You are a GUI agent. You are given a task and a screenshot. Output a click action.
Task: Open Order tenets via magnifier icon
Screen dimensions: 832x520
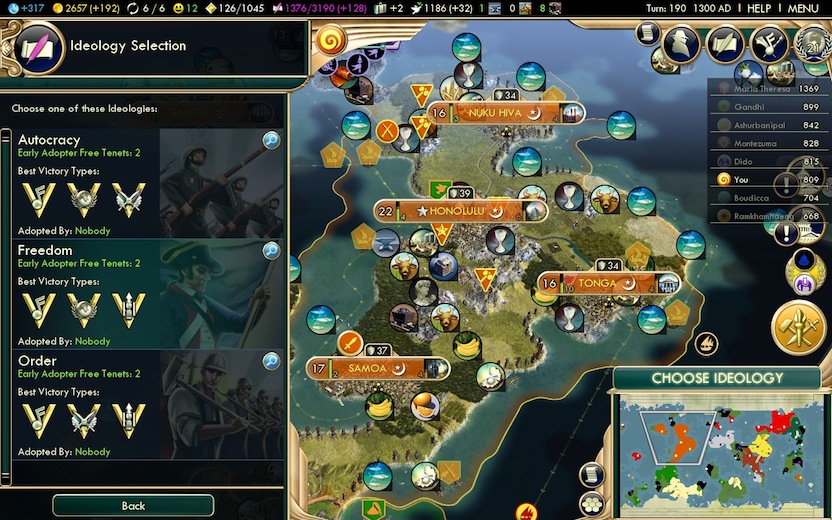[x=271, y=362]
